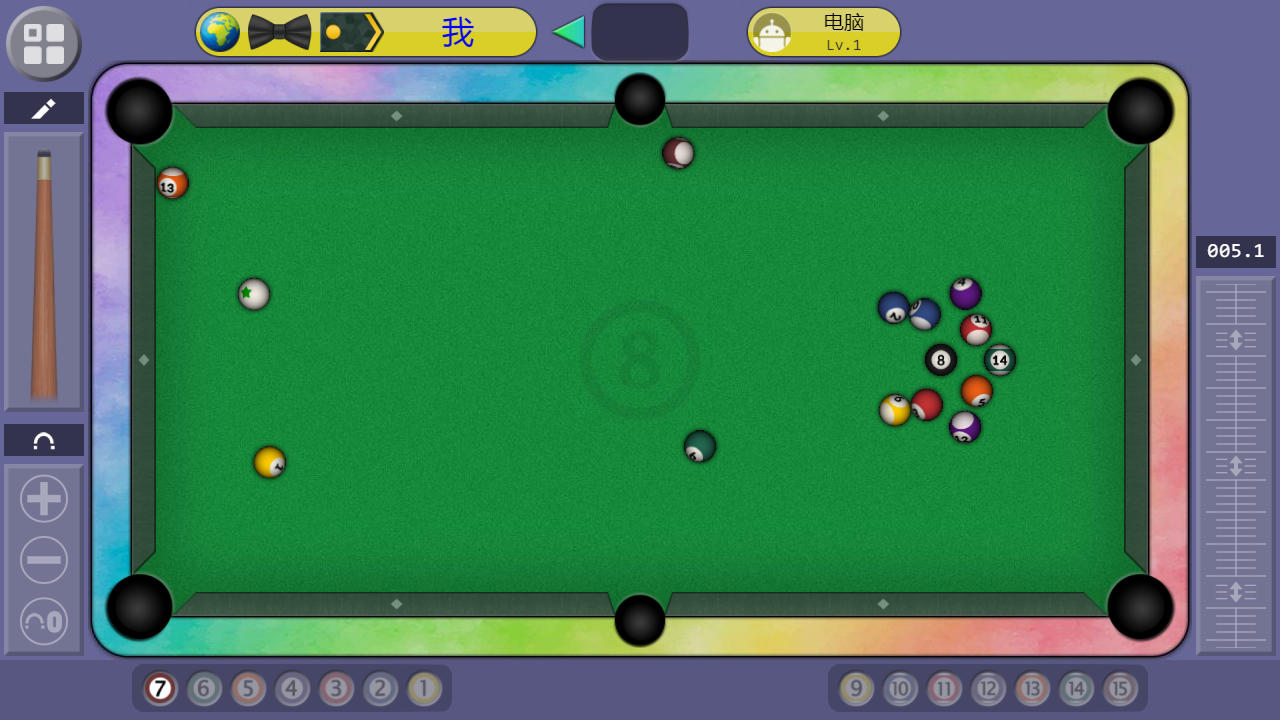Adjust the power gauge showing 005.1
Screen dimensions: 1280x720
click(1234, 252)
